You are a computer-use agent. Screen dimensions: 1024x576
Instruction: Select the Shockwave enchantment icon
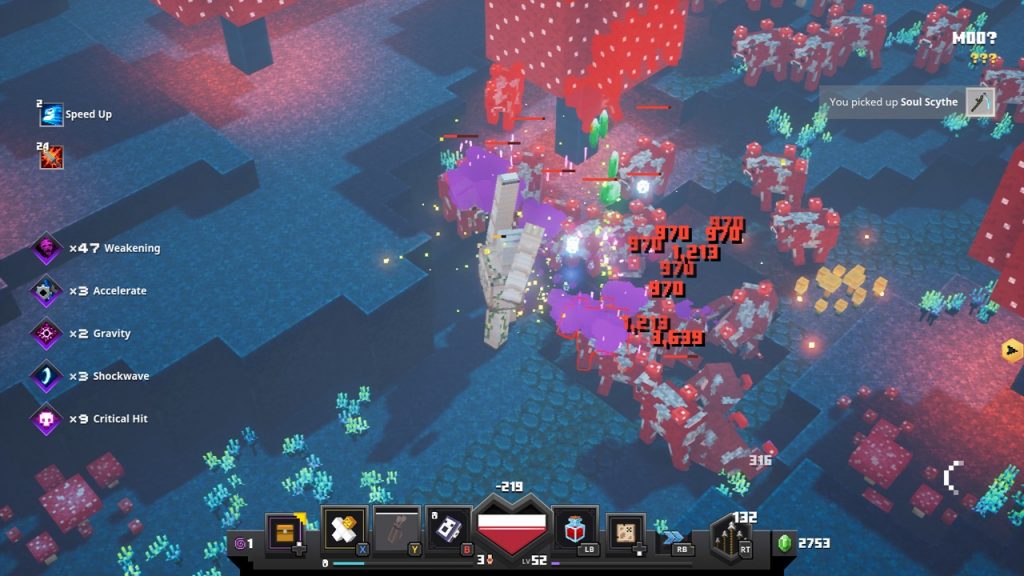46,376
